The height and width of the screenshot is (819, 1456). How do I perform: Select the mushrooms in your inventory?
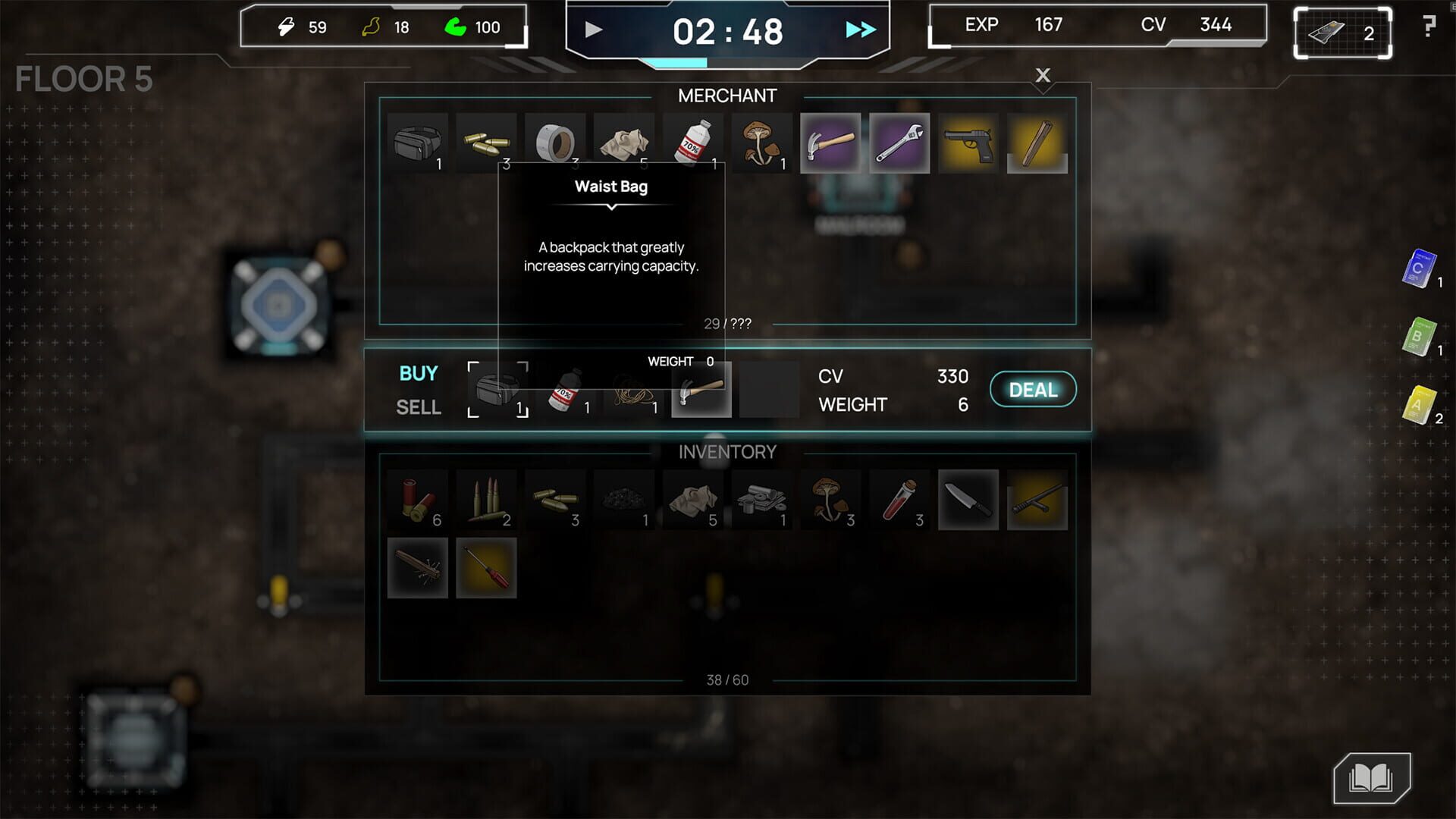[x=831, y=499]
